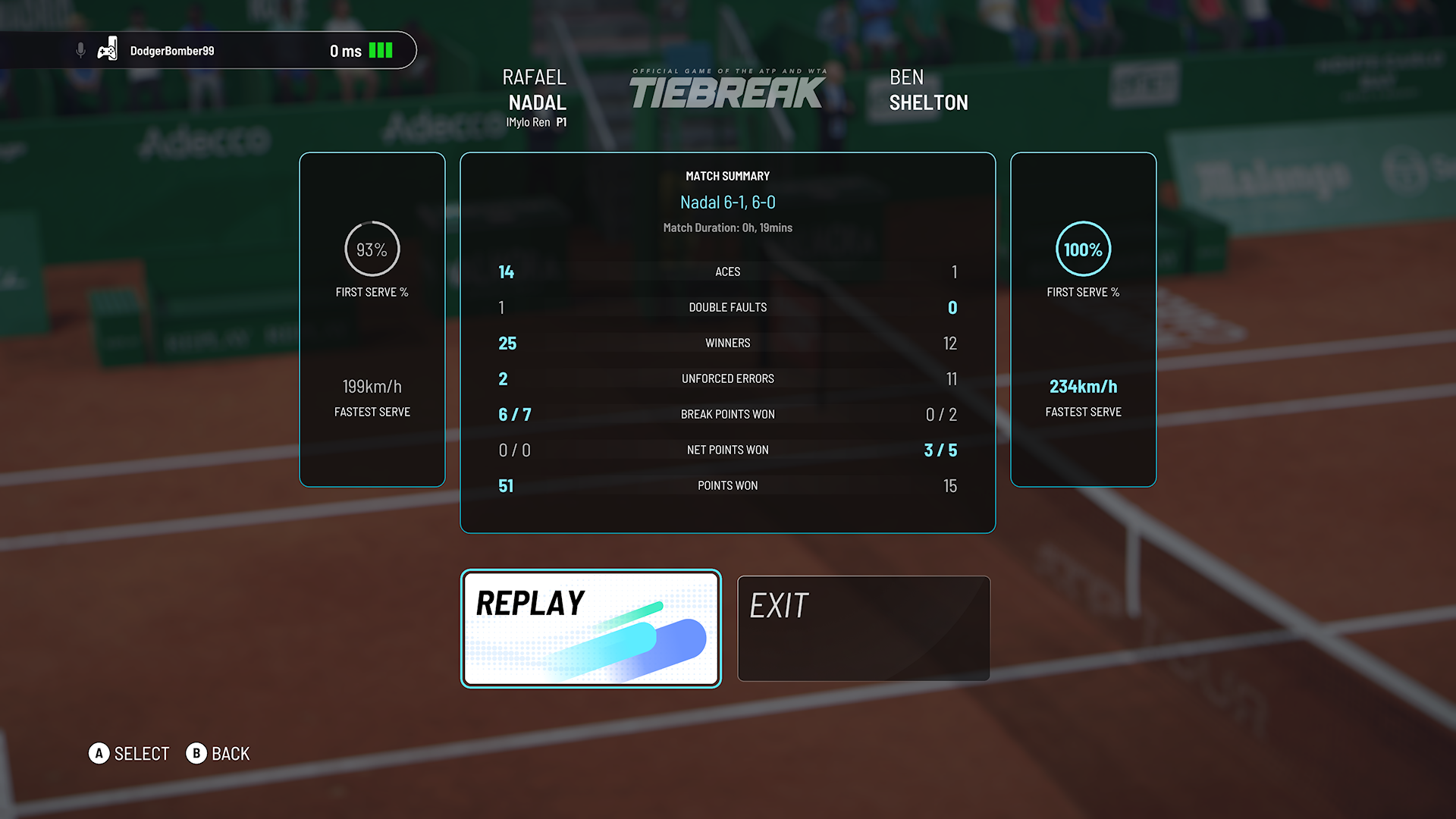Click the microphone icon beside DodgerBomber99
The width and height of the screenshot is (1456, 819).
click(x=80, y=51)
